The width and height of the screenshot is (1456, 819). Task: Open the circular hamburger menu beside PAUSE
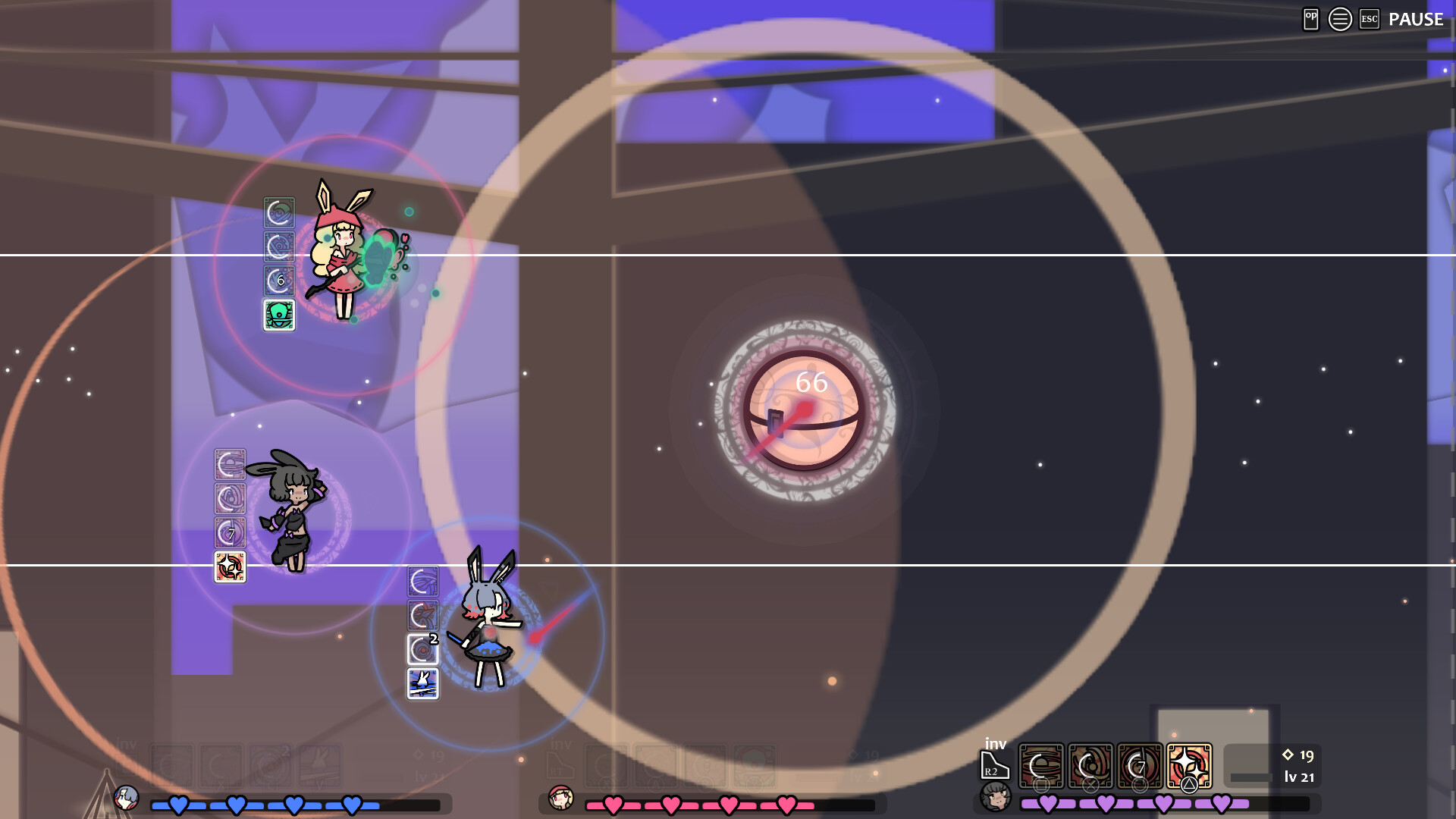pyautogui.click(x=1338, y=19)
